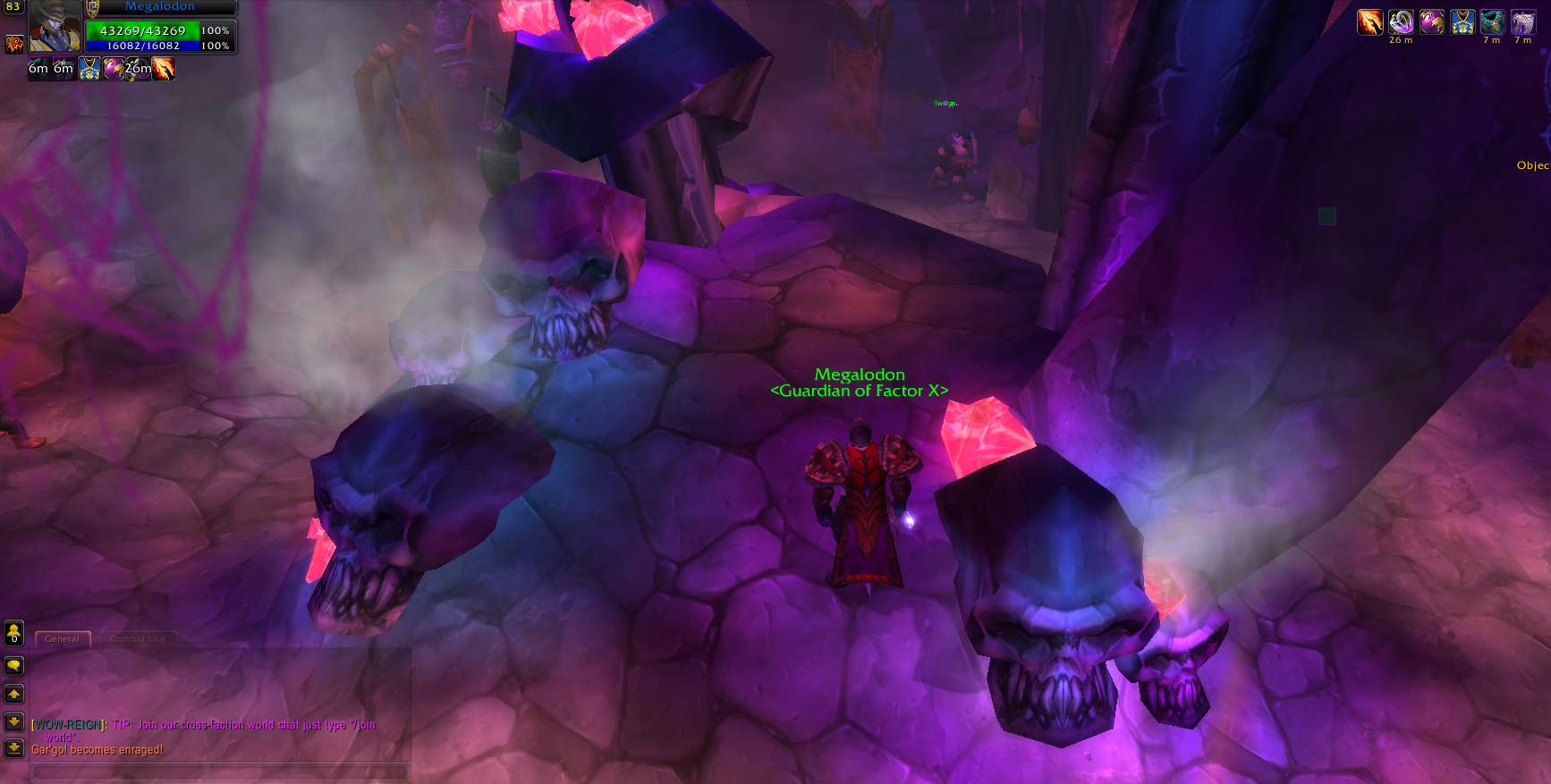Click the fiery spell buff icon top-right
The image size is (1551, 784).
click(x=1370, y=21)
